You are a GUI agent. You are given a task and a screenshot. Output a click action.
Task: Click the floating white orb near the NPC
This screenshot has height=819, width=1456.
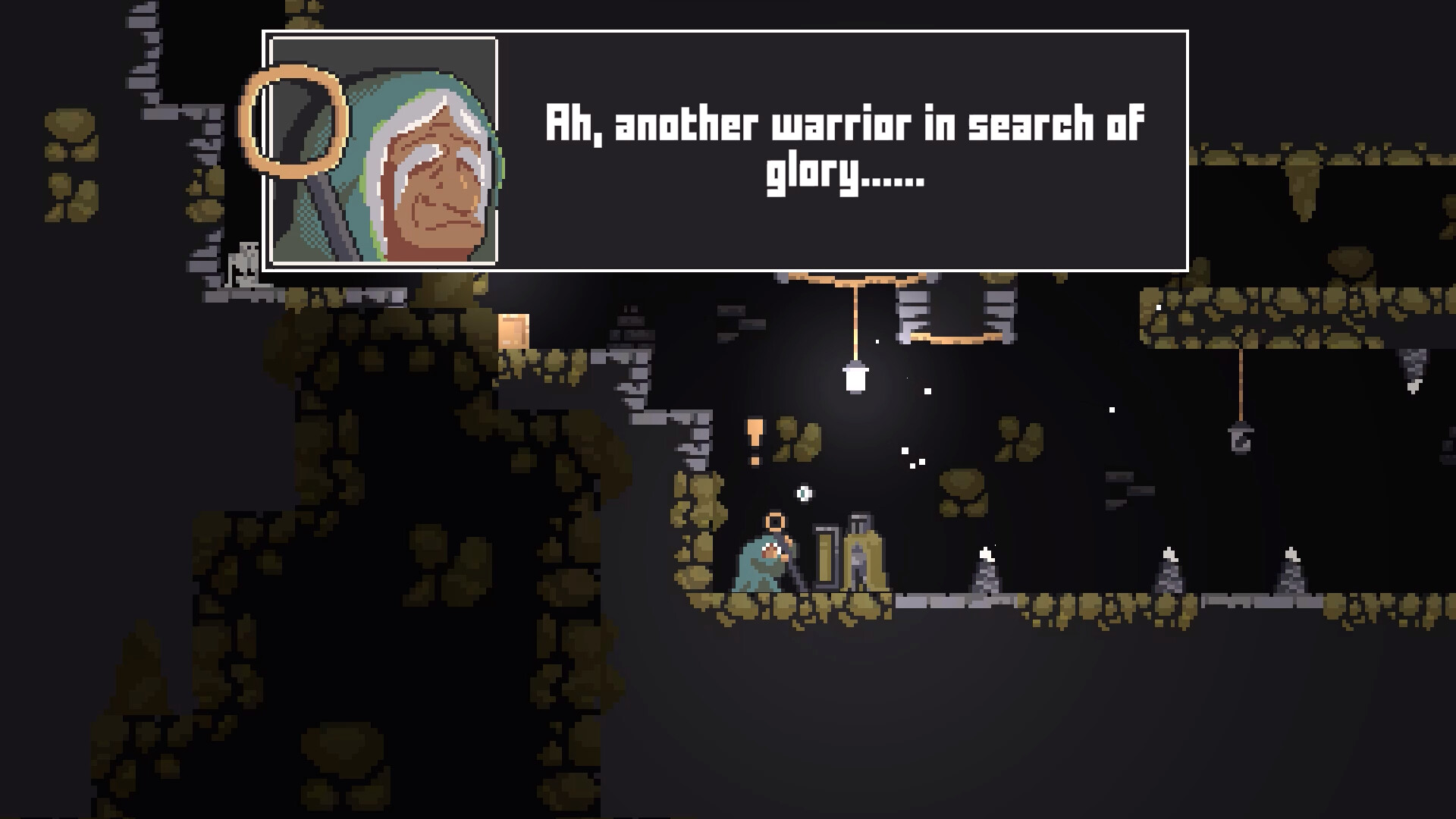(x=804, y=494)
